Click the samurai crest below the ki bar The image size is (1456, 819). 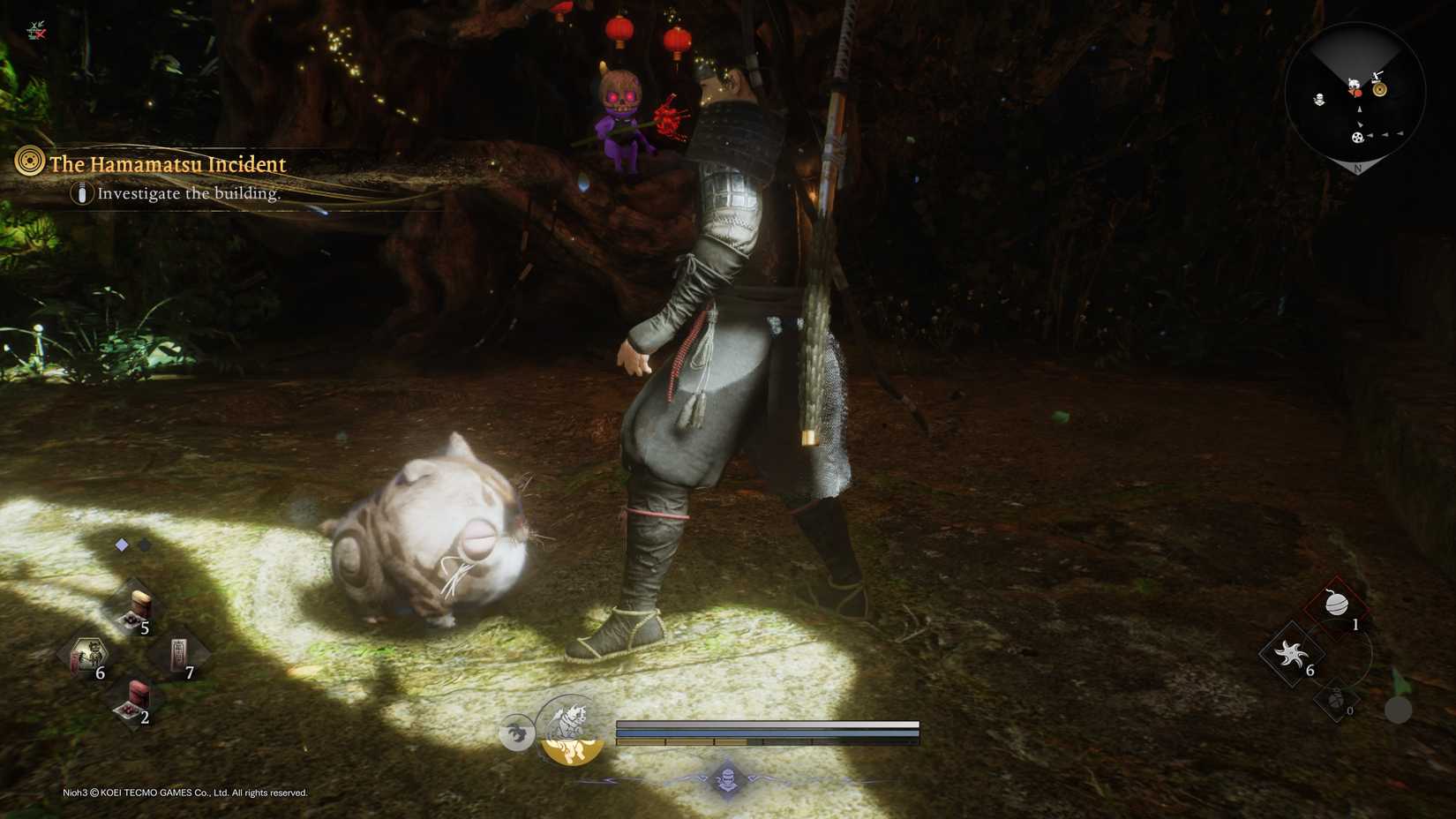point(729,780)
